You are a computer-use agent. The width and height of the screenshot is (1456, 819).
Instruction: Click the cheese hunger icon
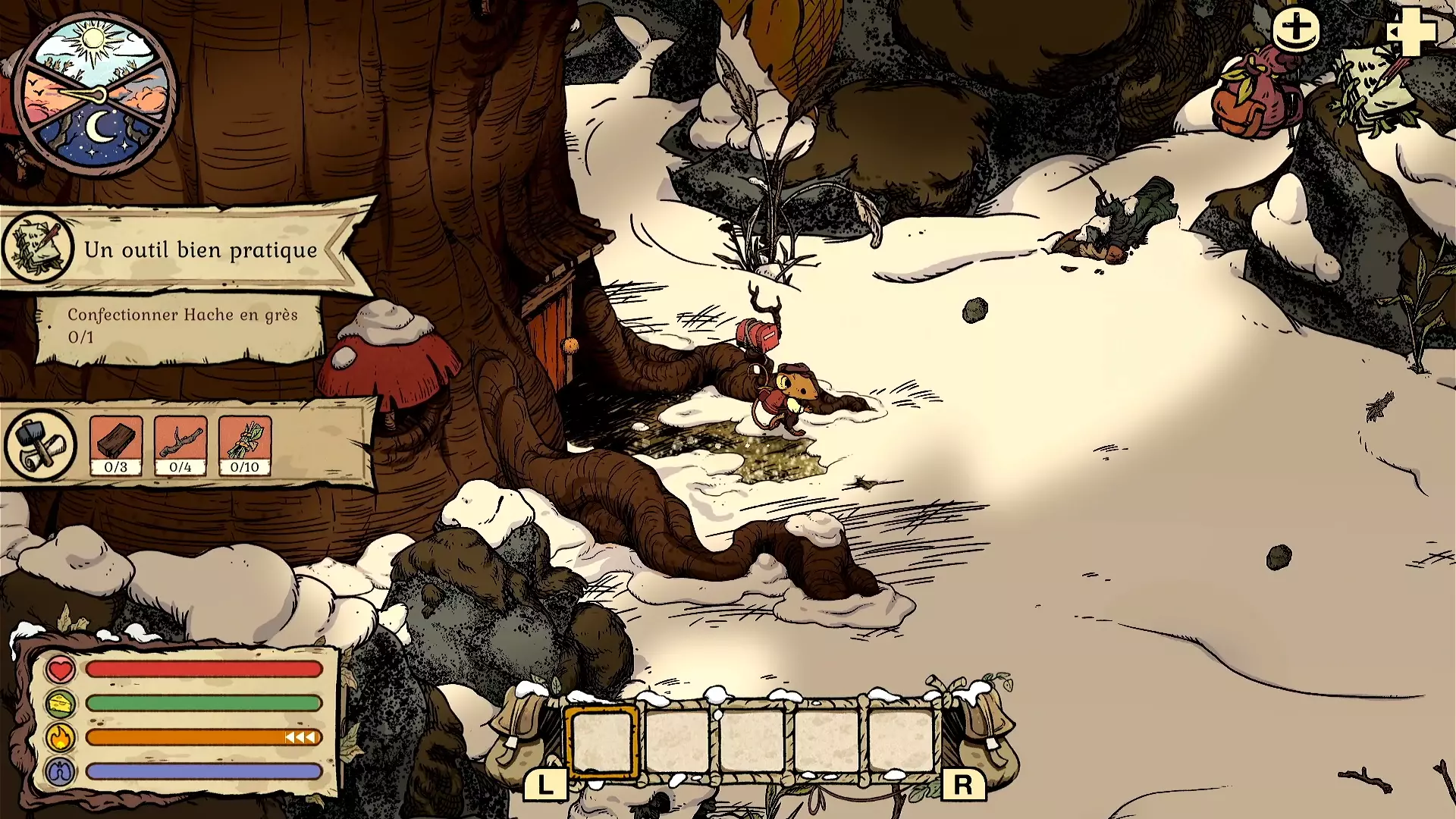point(61,704)
